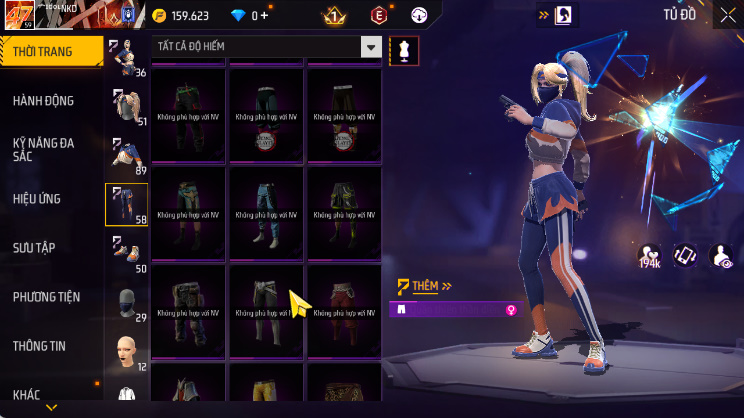The image size is (744, 418).
Task: Open the Thời Trang tab
Action: tap(50, 52)
